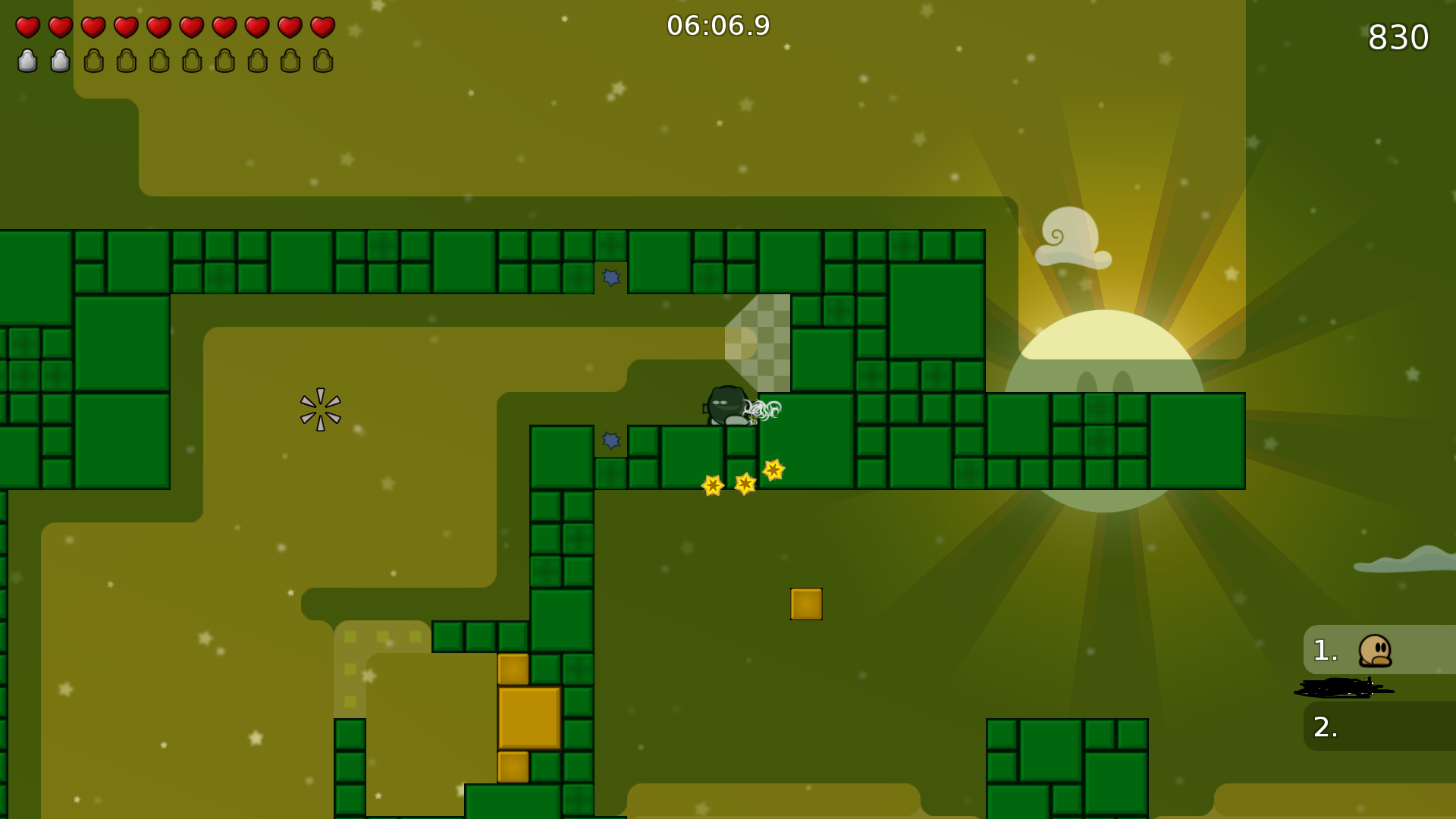Image resolution: width=1456 pixels, height=819 pixels.
Task: Click the score counter showing 830
Action: (1398, 36)
